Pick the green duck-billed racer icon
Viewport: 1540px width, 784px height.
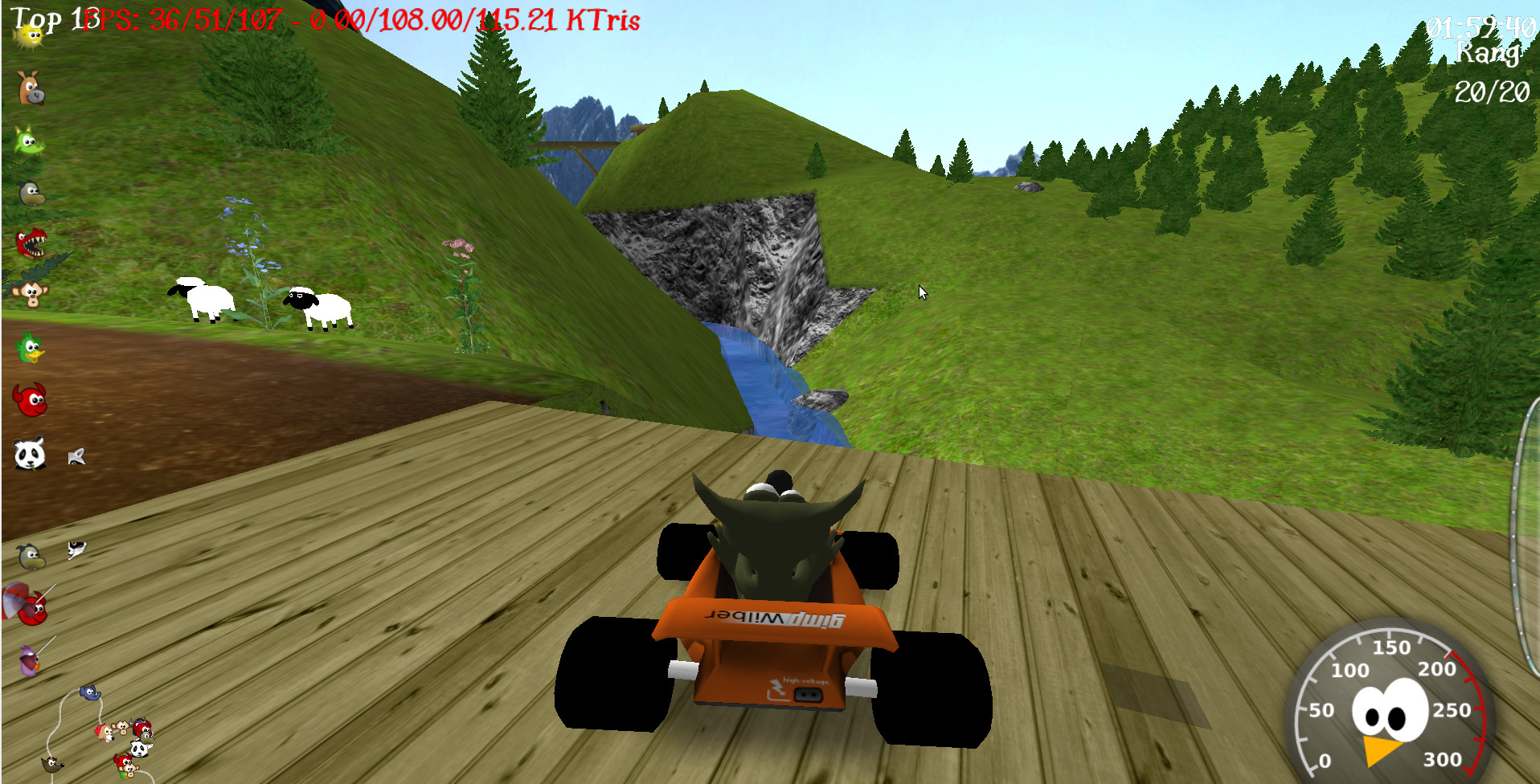[31, 349]
